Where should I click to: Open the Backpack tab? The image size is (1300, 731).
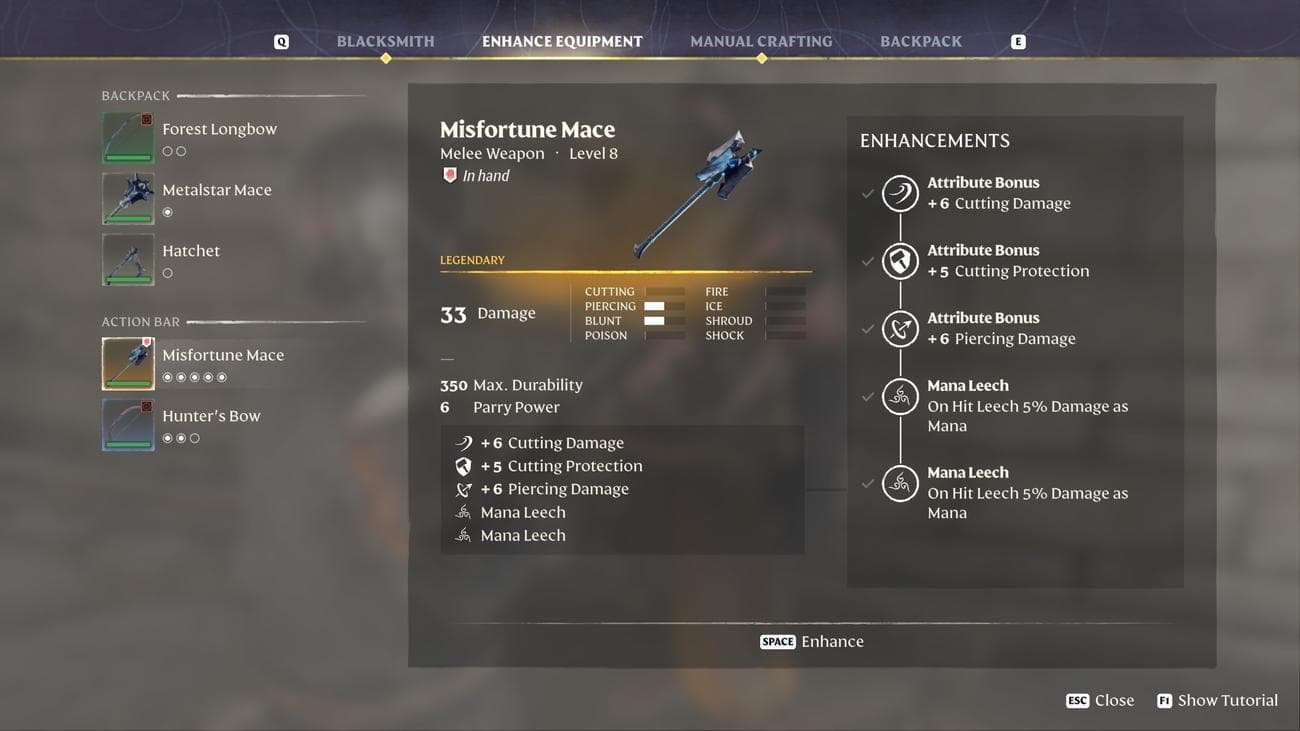(921, 42)
